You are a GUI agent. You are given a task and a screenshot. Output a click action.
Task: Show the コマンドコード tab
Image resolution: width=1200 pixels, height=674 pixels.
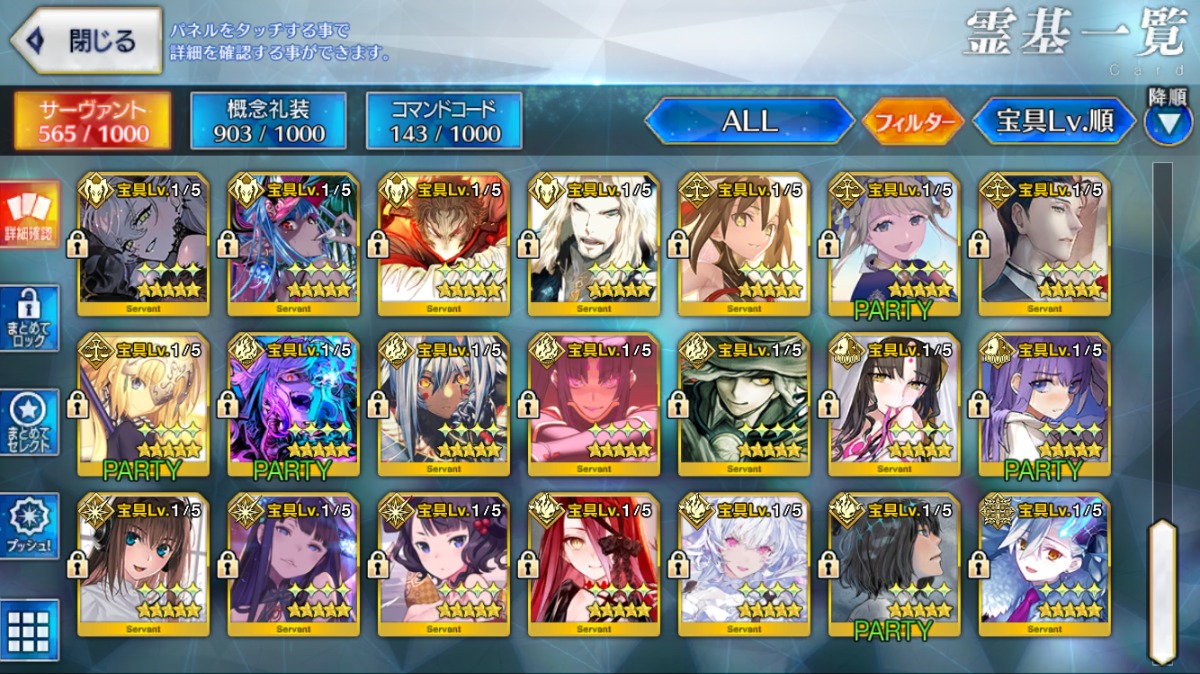coord(444,121)
